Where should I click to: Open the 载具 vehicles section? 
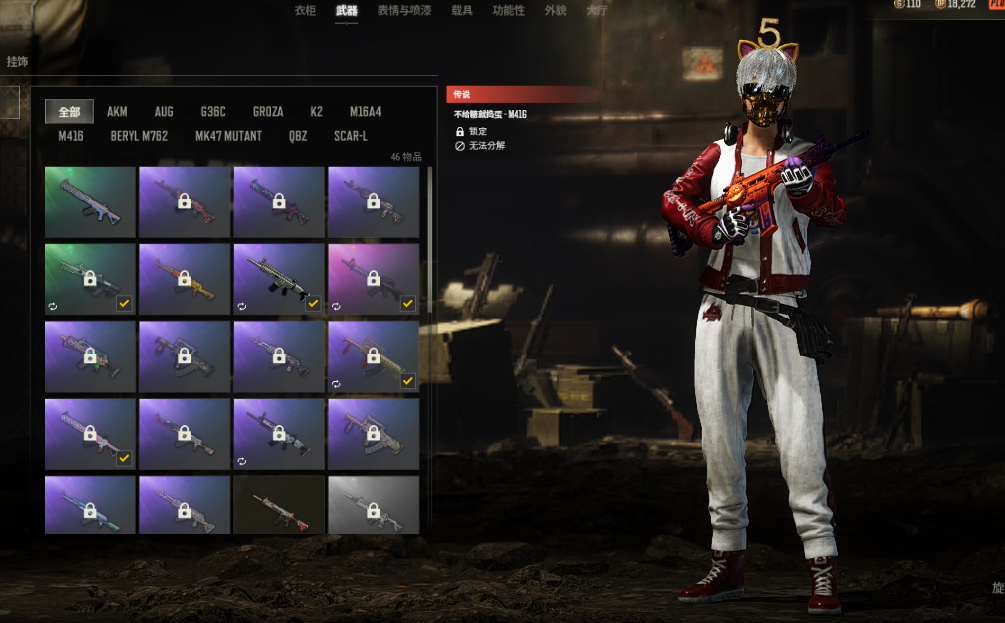coord(462,10)
